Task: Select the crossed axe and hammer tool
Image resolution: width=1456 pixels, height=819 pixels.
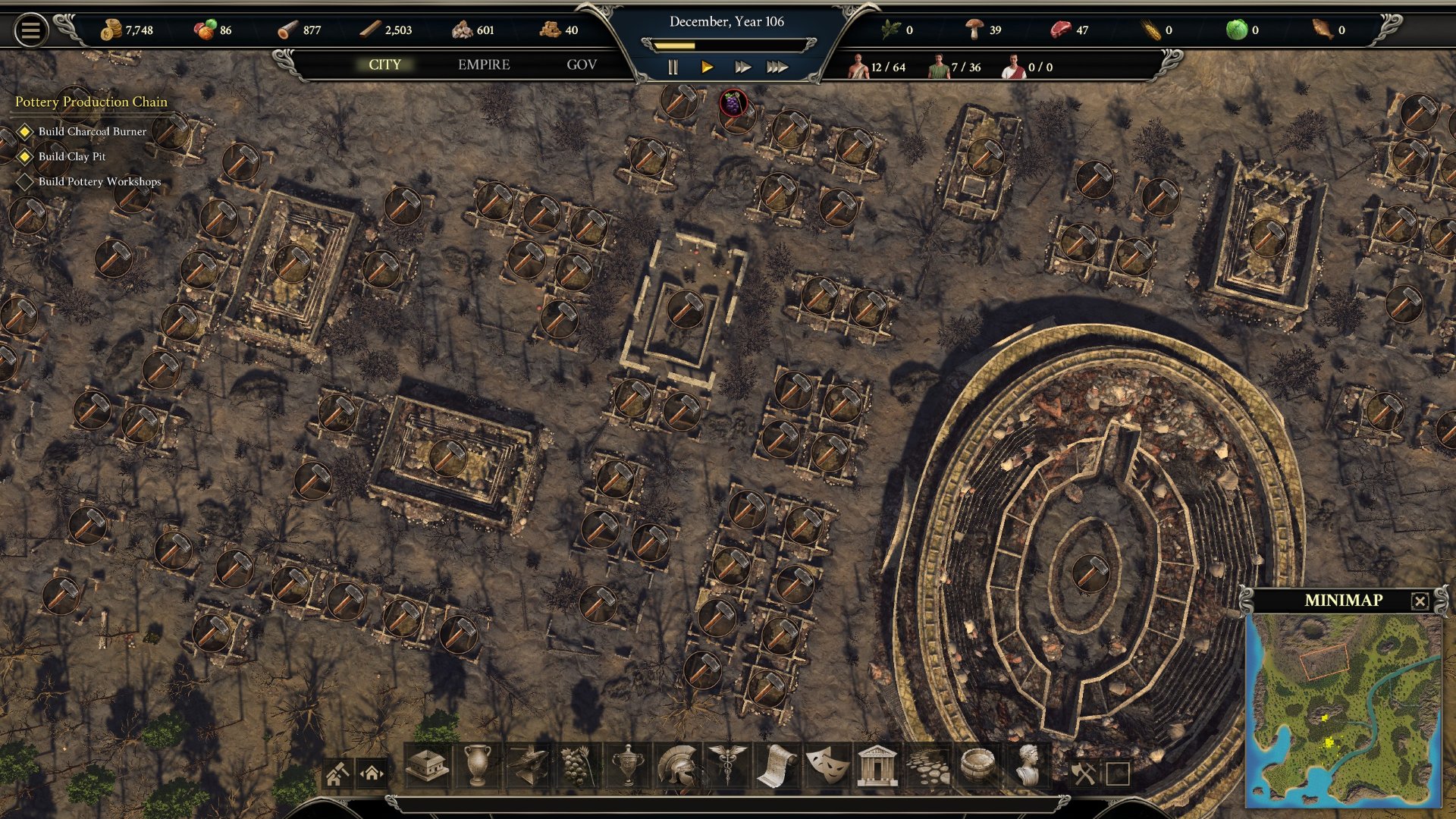Action: (1083, 773)
